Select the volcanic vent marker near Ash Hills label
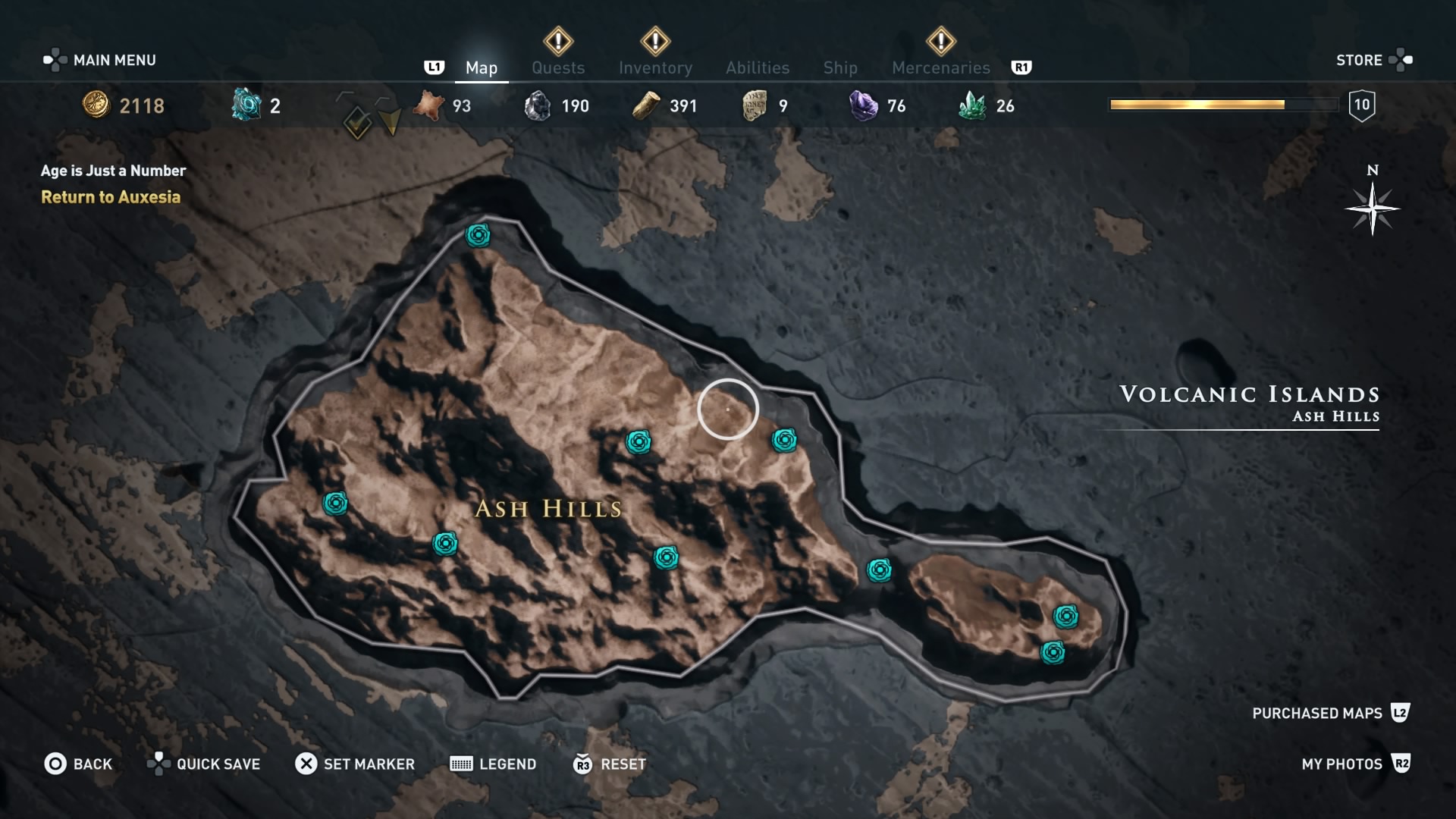This screenshot has width=1456, height=819. (x=665, y=559)
